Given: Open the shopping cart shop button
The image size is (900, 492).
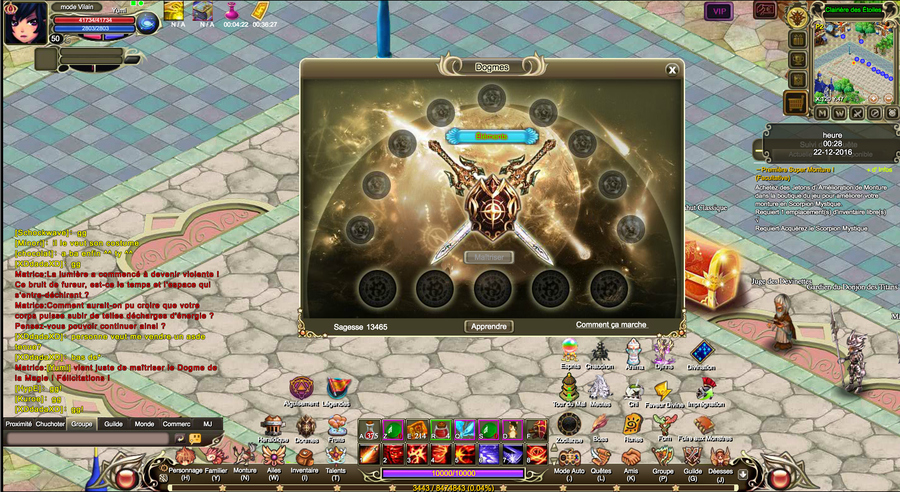Looking at the screenshot, I should [796, 103].
